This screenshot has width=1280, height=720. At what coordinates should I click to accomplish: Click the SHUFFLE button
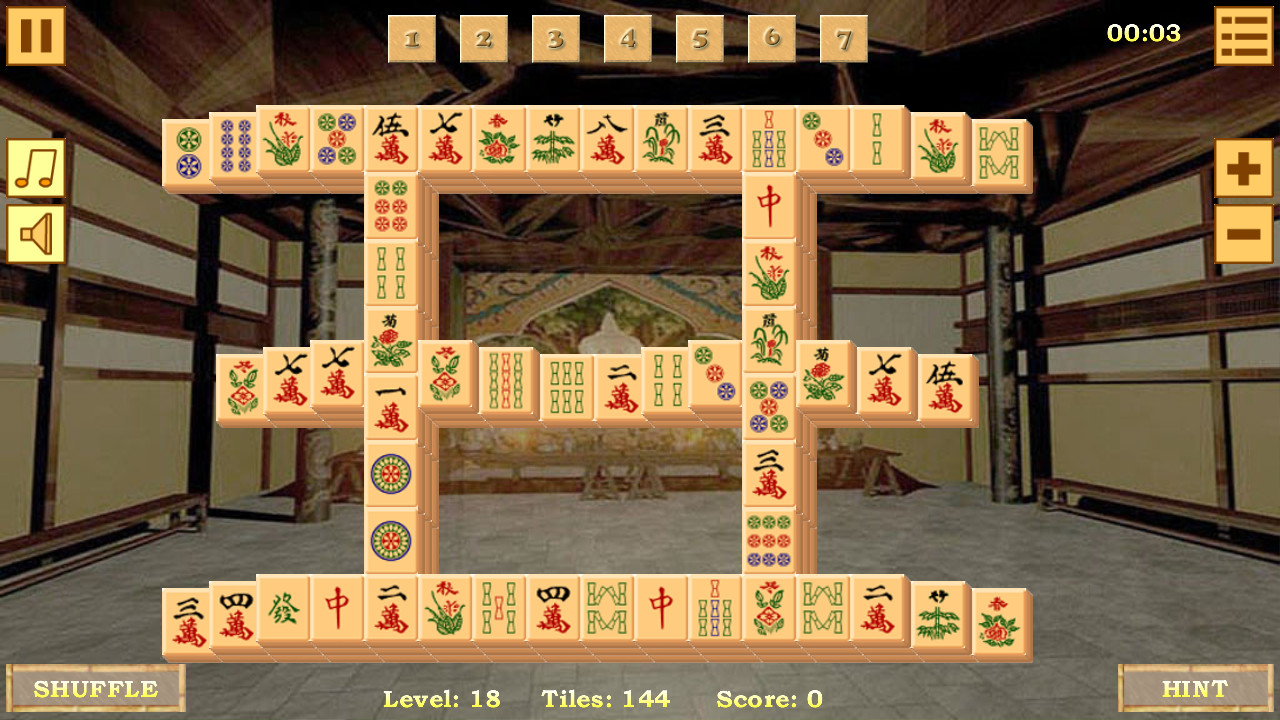click(95, 688)
